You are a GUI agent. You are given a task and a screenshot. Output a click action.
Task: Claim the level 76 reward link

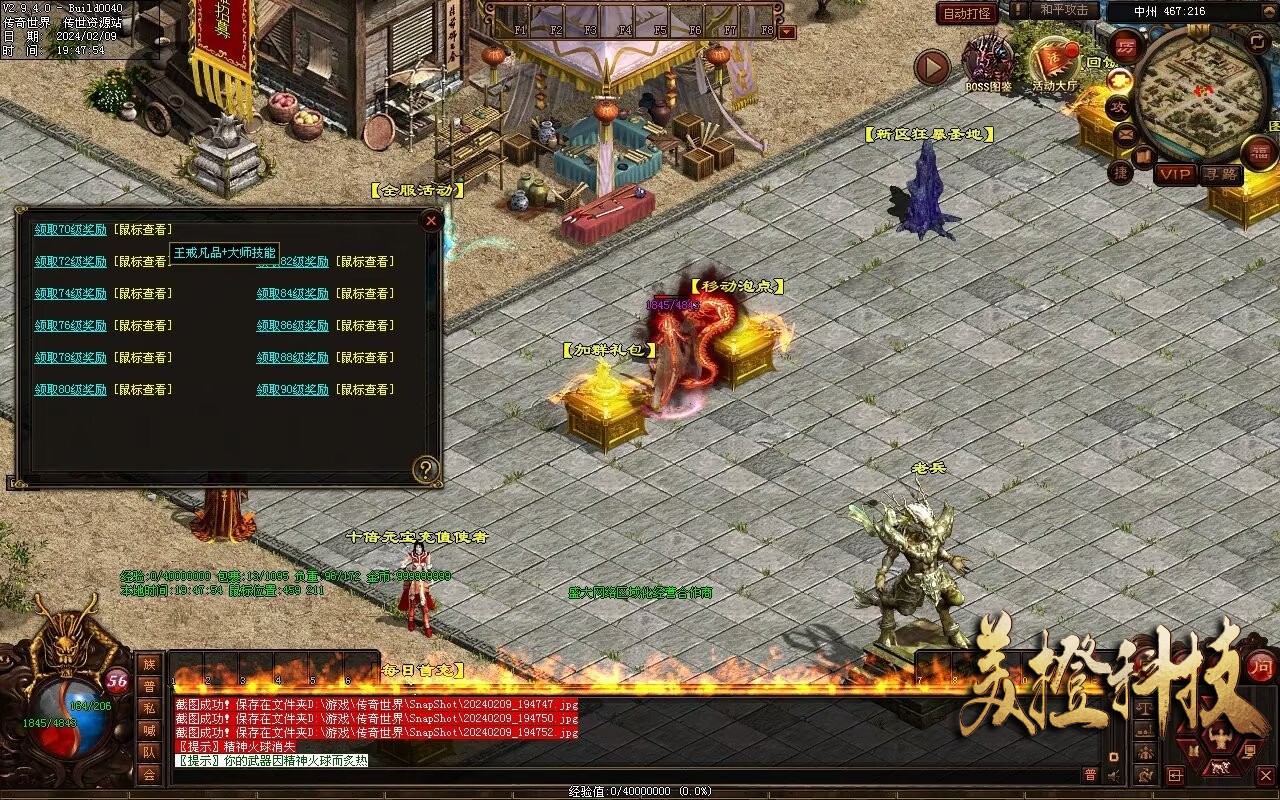[70, 326]
